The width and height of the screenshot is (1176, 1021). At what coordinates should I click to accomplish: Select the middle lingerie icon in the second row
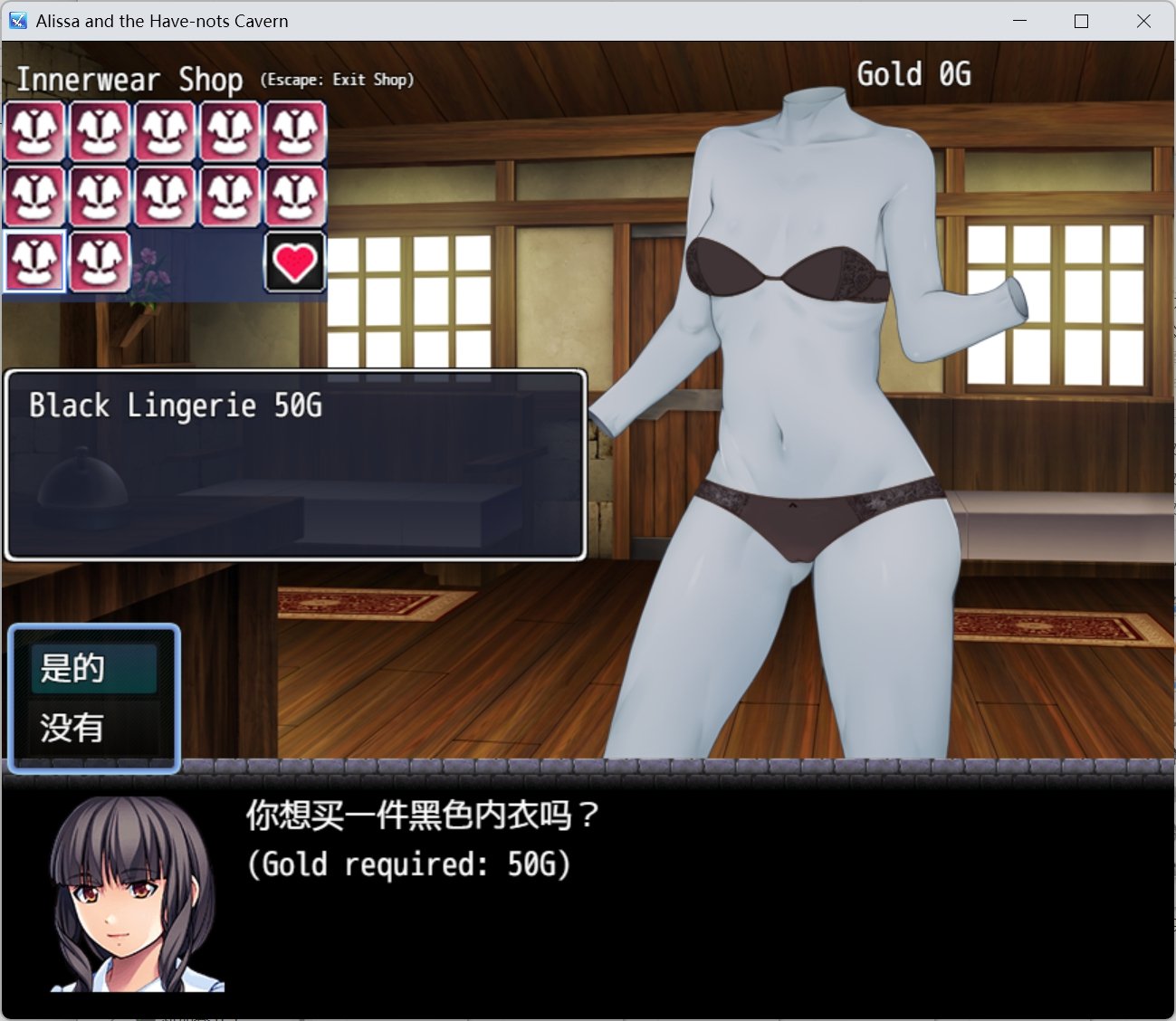click(x=165, y=196)
